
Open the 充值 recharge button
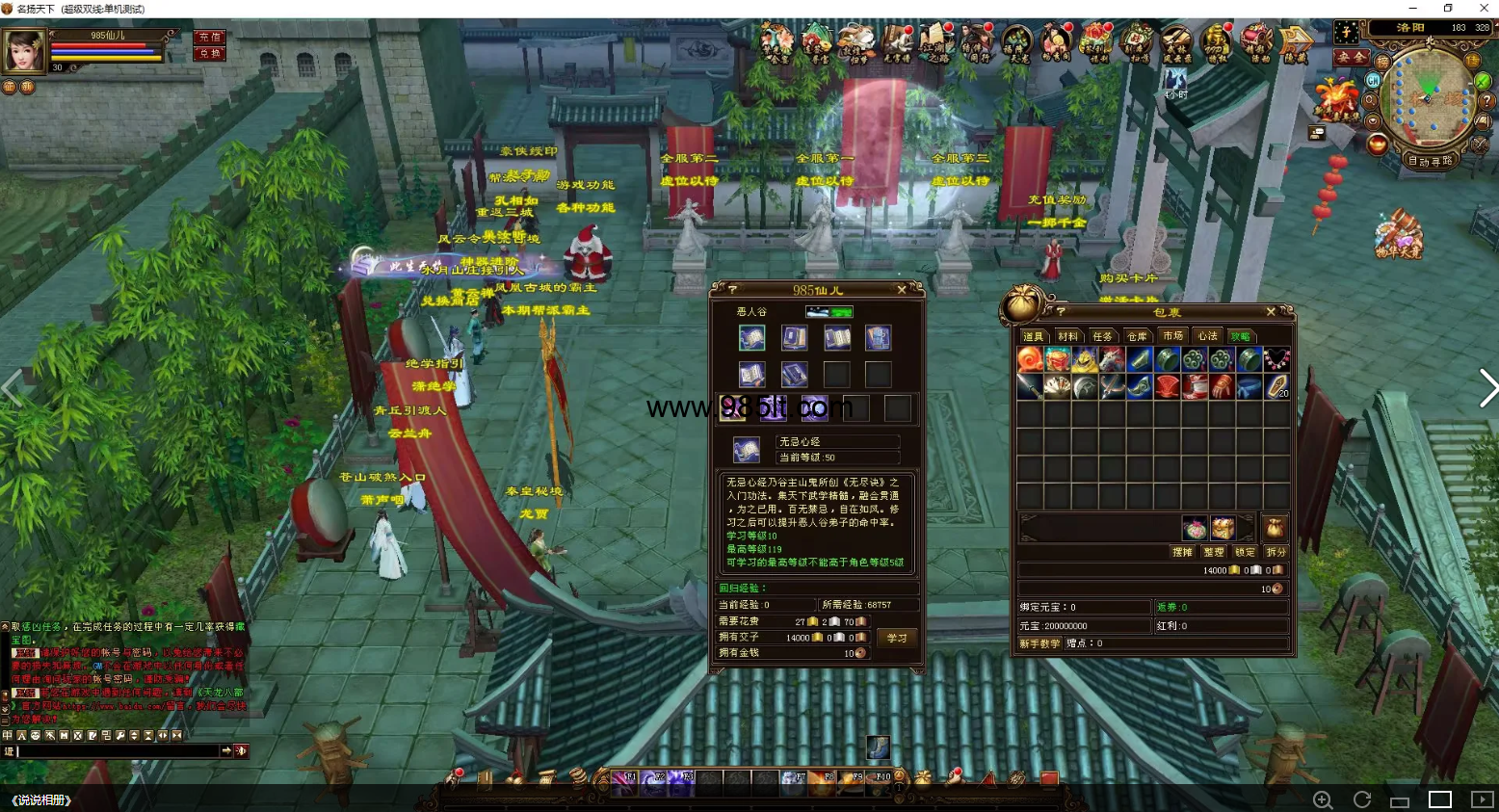[x=209, y=37]
